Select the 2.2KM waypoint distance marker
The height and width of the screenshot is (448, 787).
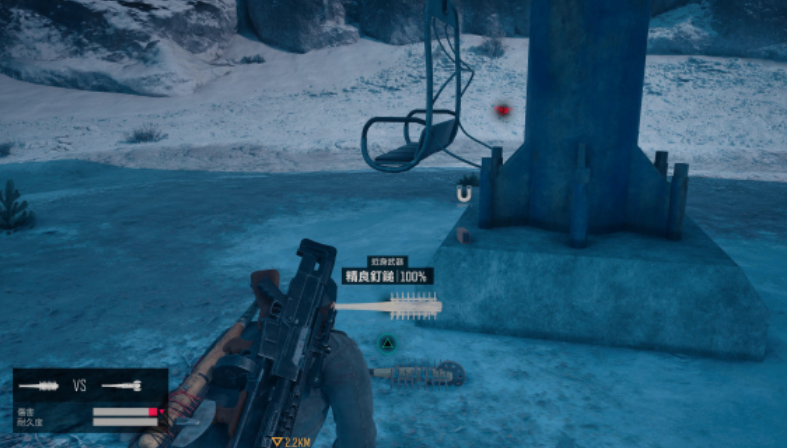click(x=291, y=441)
